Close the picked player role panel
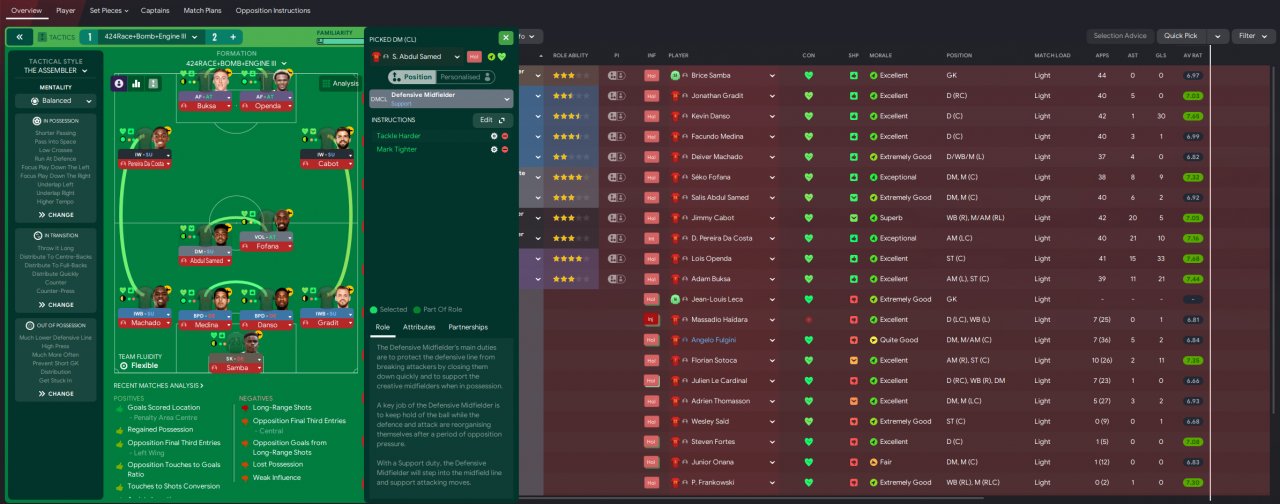Viewport: 1280px width, 504px height. (506, 38)
